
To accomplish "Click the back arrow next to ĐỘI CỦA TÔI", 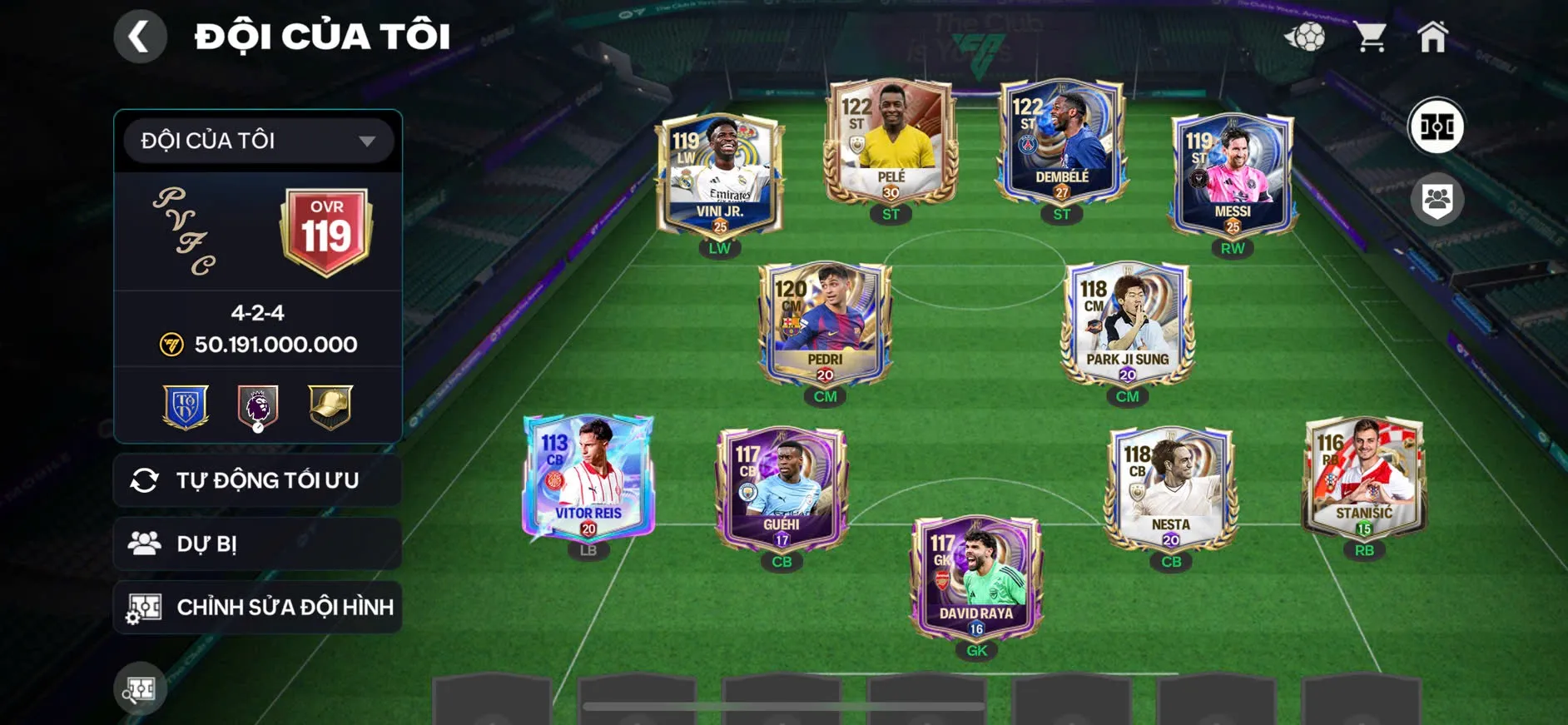I will pyautogui.click(x=141, y=37).
